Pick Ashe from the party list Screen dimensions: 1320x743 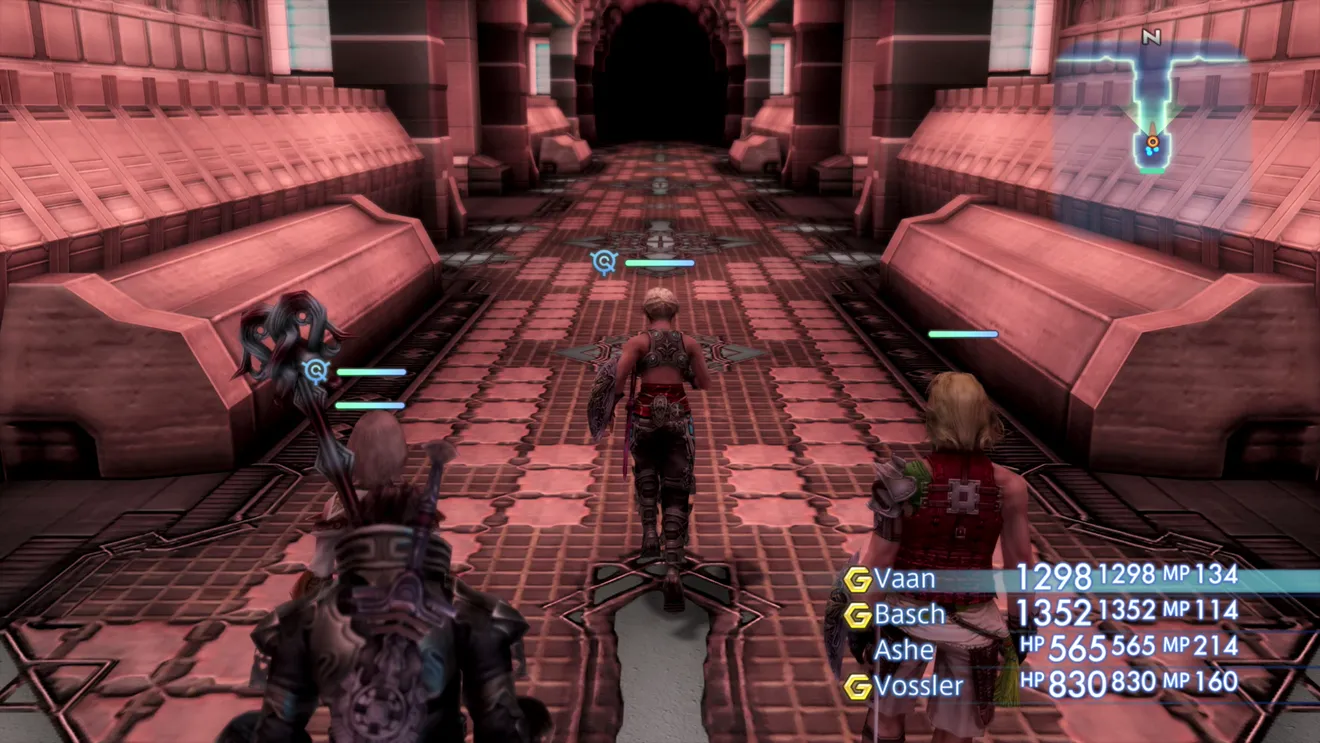pos(904,650)
